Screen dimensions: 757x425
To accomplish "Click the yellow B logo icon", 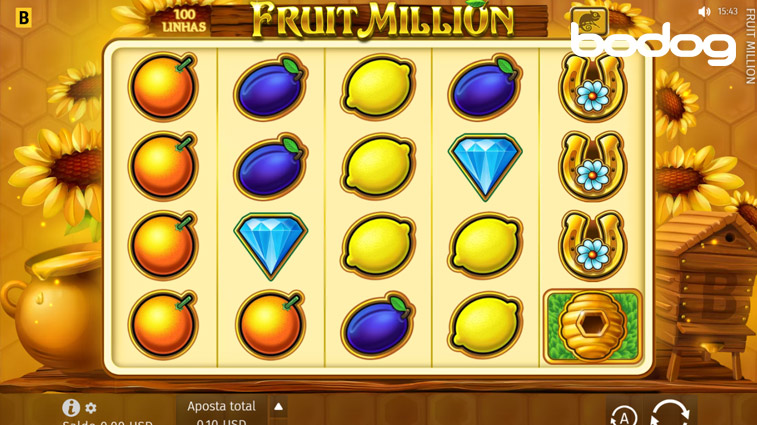I will [x=24, y=17].
